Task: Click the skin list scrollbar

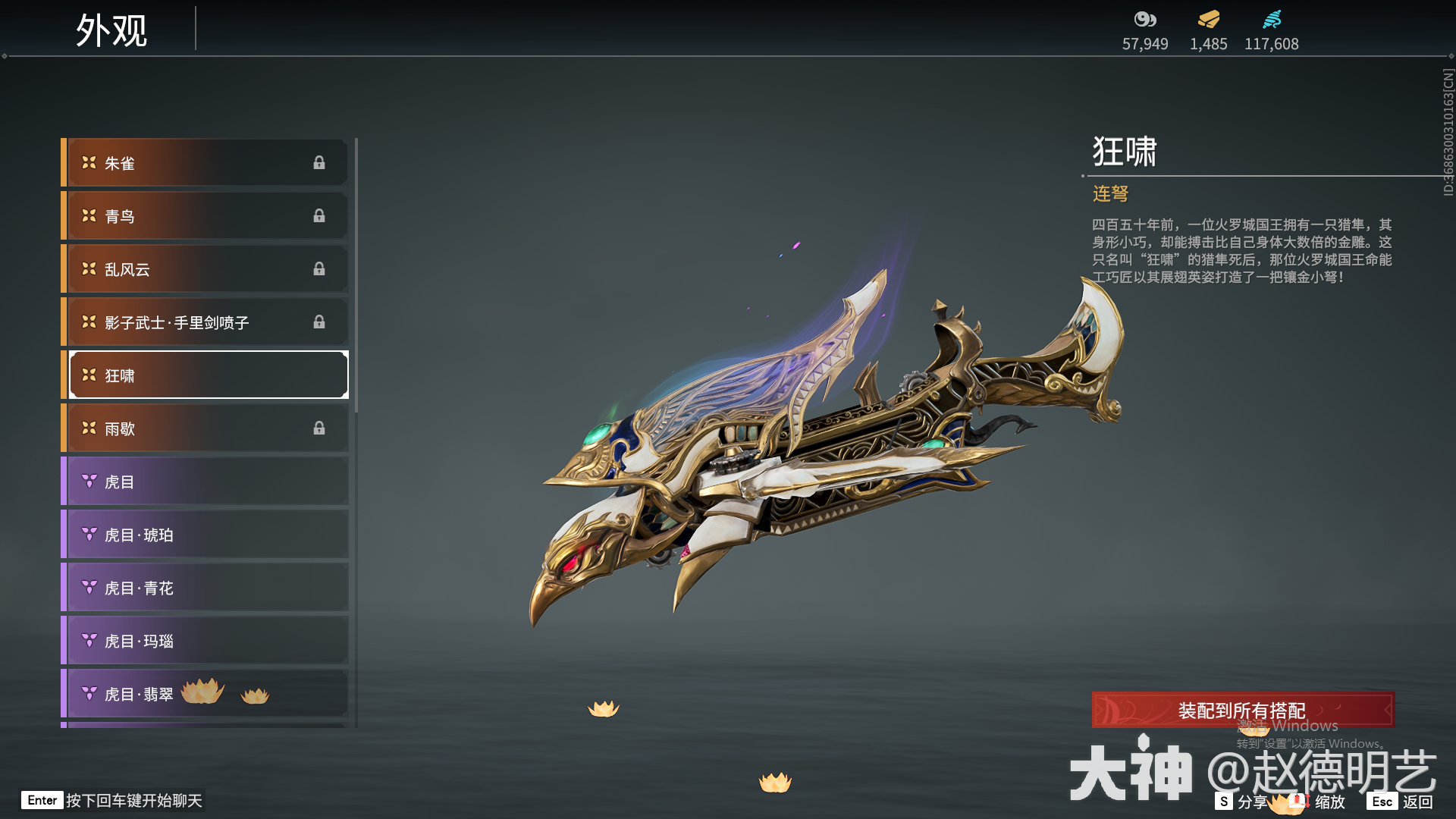Action: 356,275
